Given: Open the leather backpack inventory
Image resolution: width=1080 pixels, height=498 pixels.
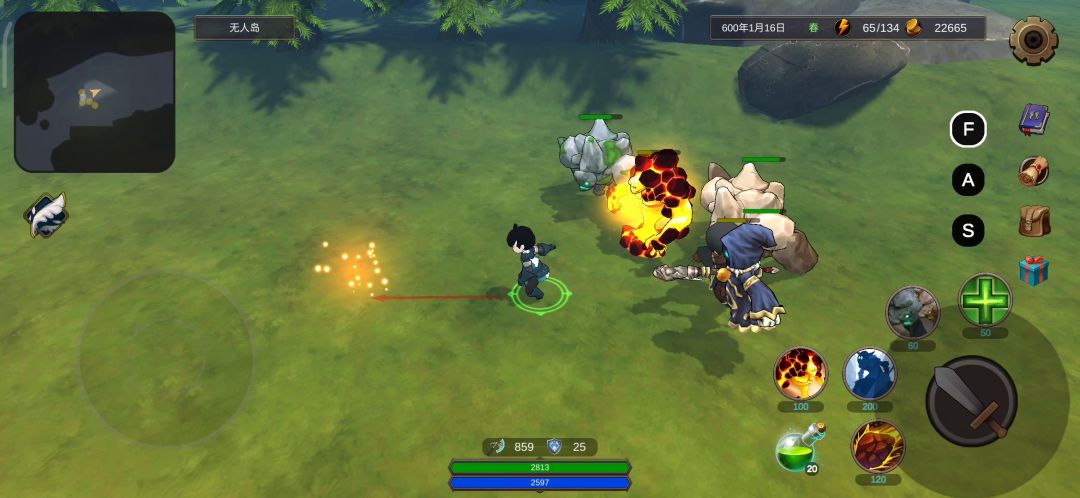Looking at the screenshot, I should pos(1034,221).
